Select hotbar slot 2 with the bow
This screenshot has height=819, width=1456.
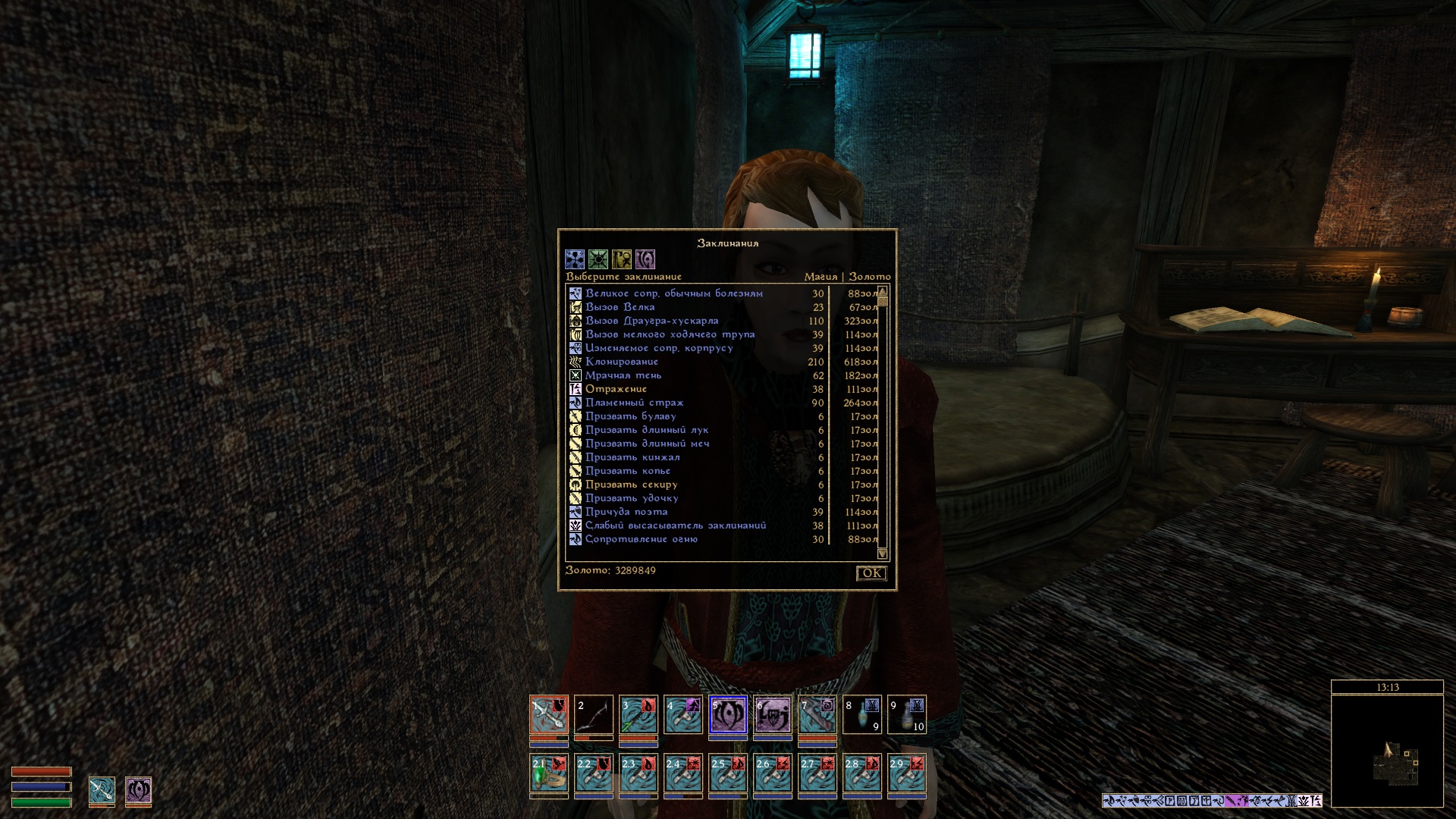click(594, 715)
